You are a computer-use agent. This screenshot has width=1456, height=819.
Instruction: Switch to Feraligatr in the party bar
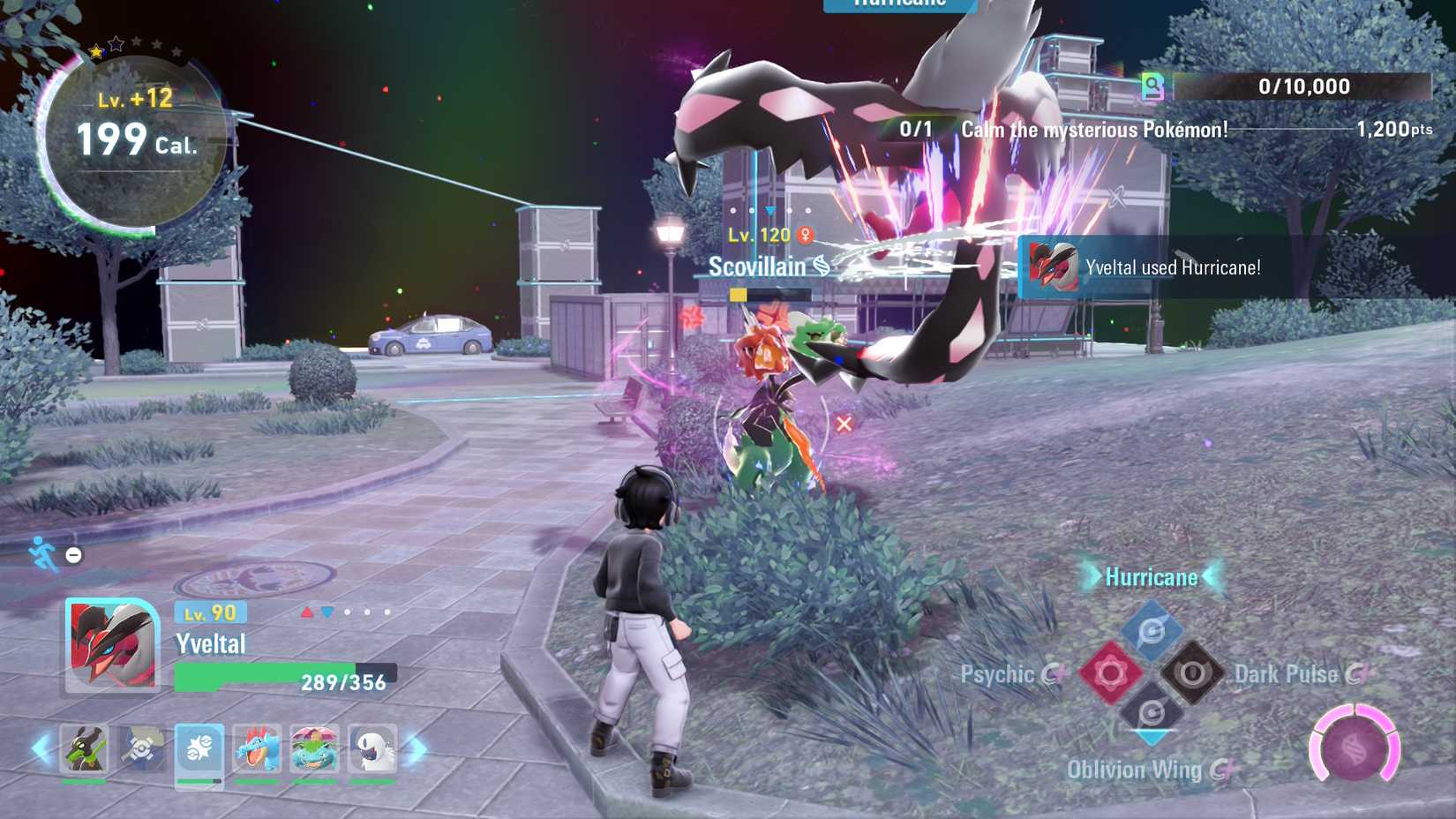[258, 748]
